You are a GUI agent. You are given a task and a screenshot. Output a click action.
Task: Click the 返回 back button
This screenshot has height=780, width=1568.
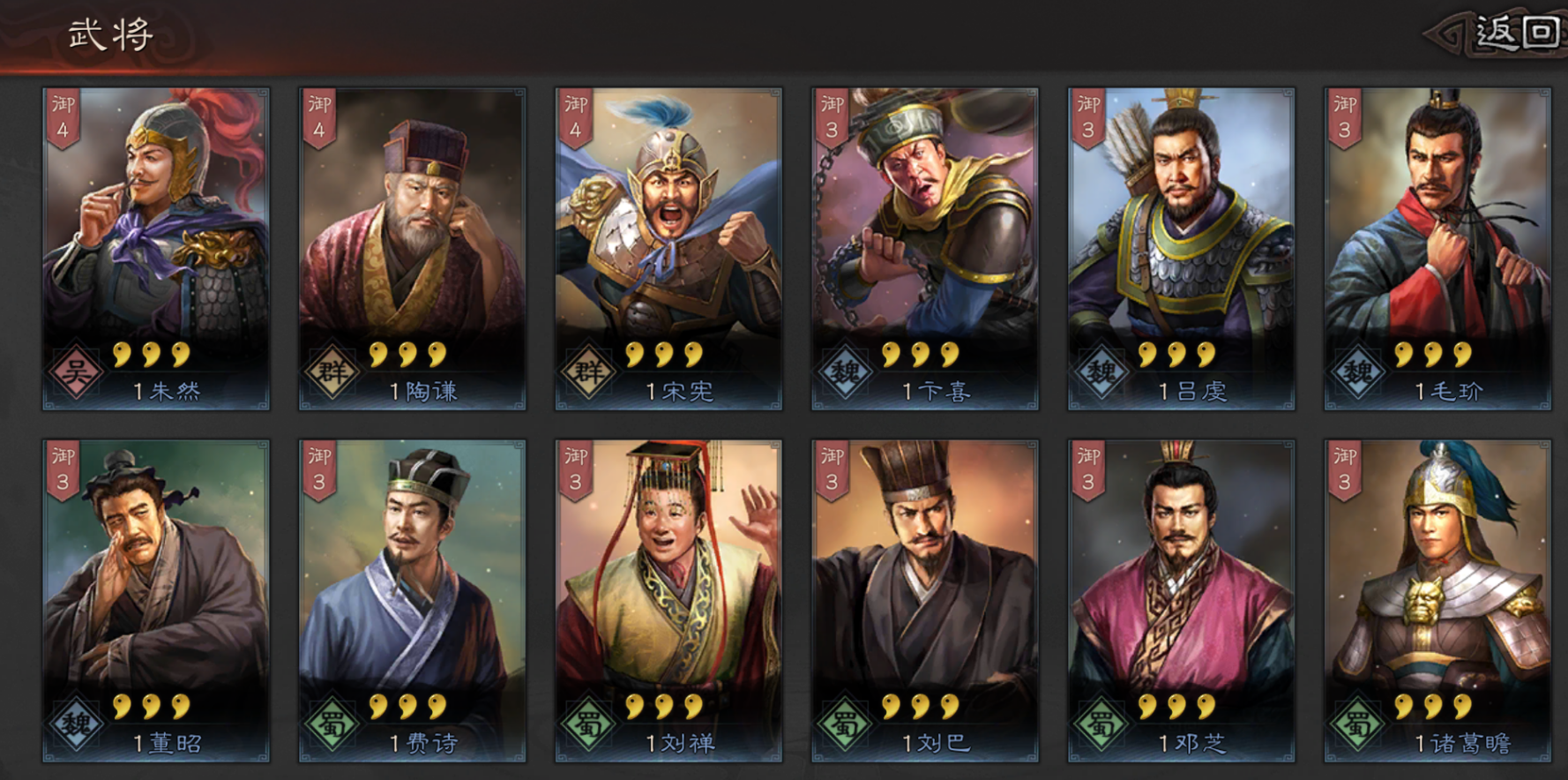[1515, 34]
